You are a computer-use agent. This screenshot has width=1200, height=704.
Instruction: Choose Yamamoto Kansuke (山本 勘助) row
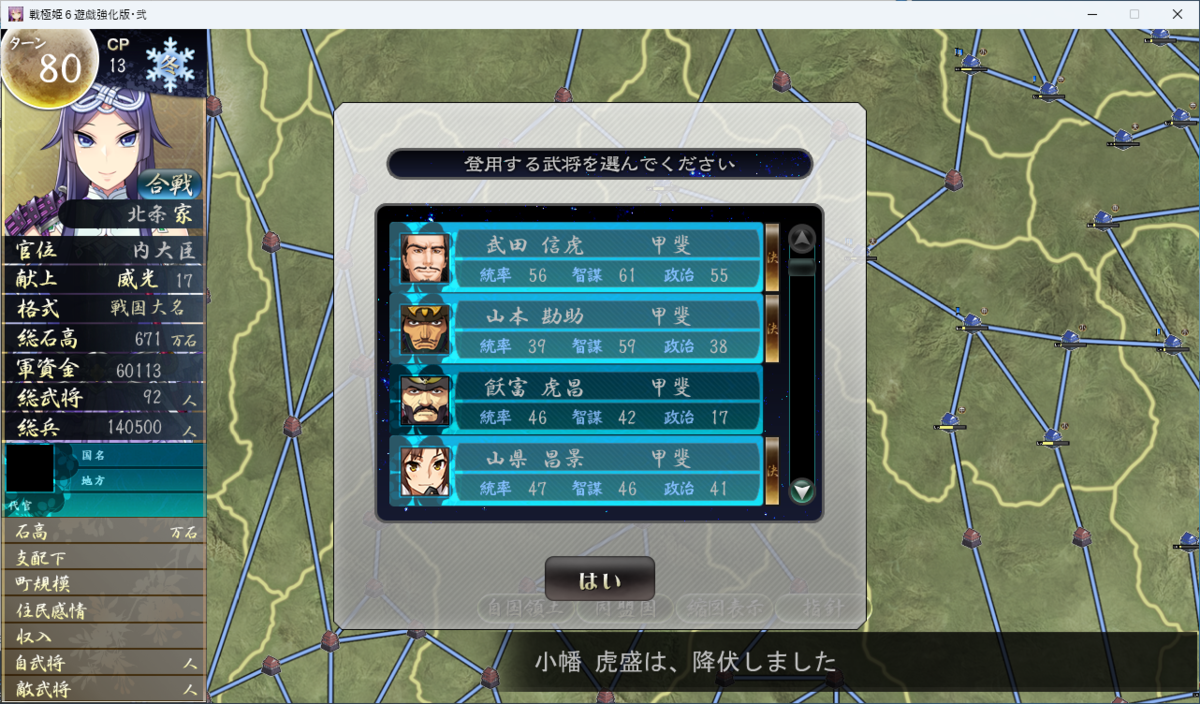pos(580,329)
